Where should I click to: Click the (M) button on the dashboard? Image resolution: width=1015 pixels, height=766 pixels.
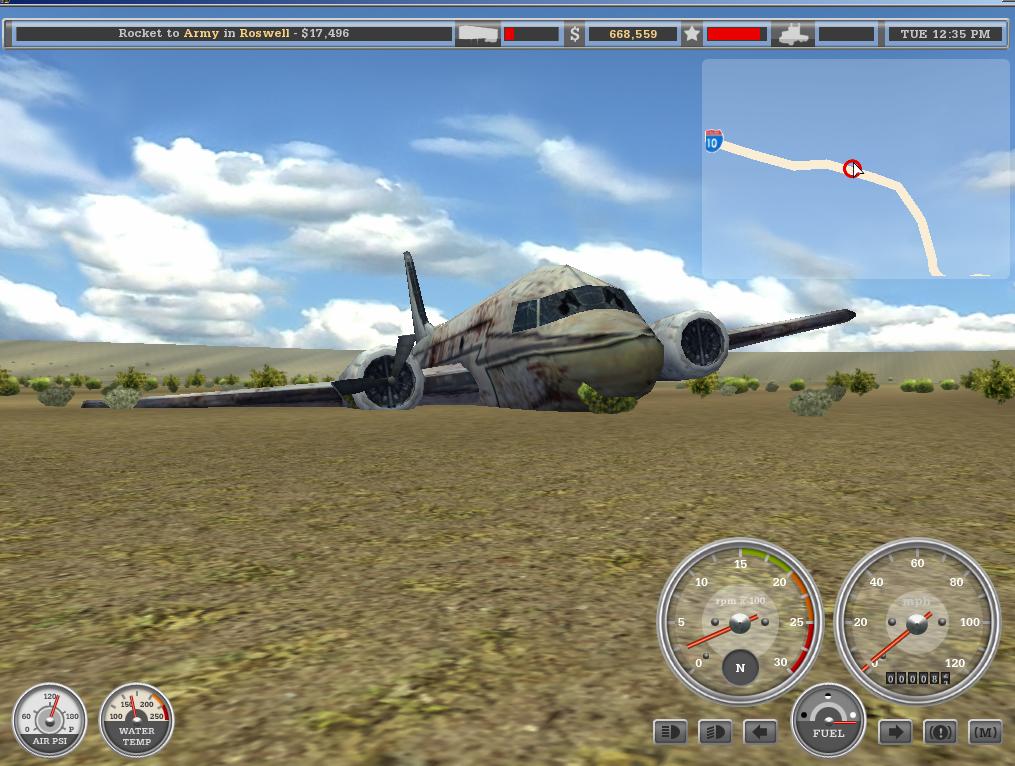click(x=985, y=733)
